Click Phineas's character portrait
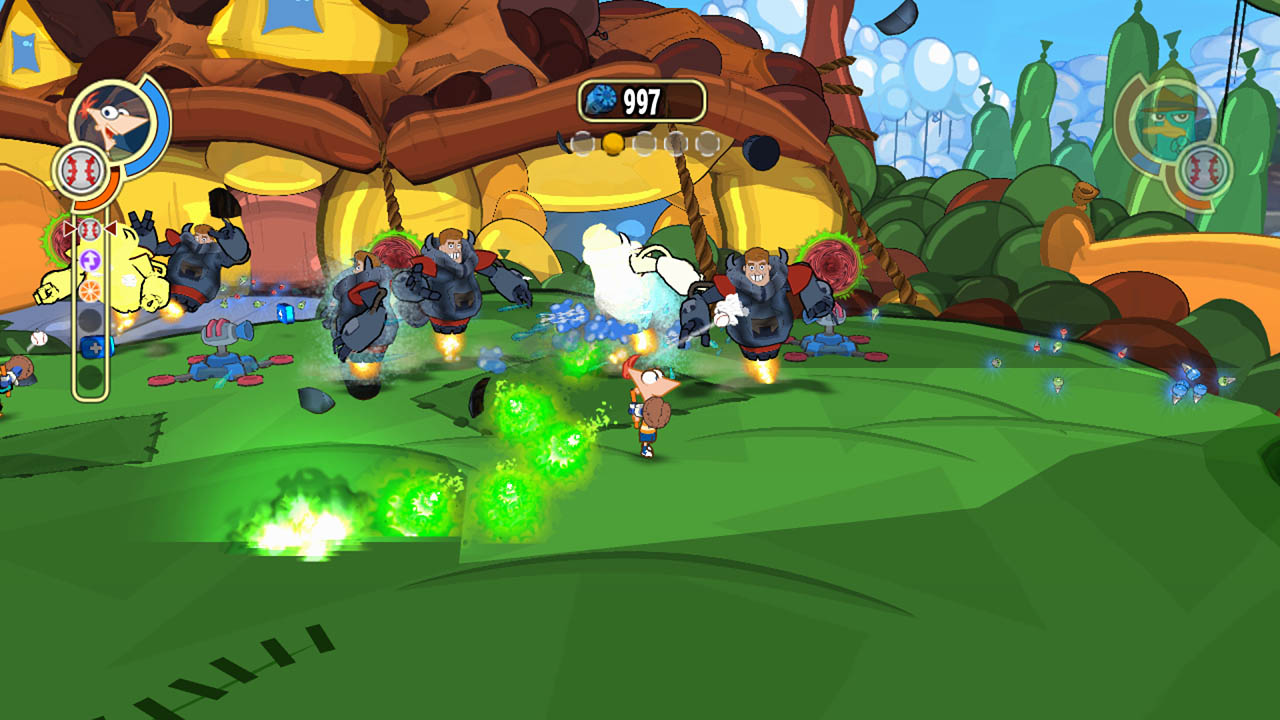Image resolution: width=1280 pixels, height=720 pixels. pos(111,120)
